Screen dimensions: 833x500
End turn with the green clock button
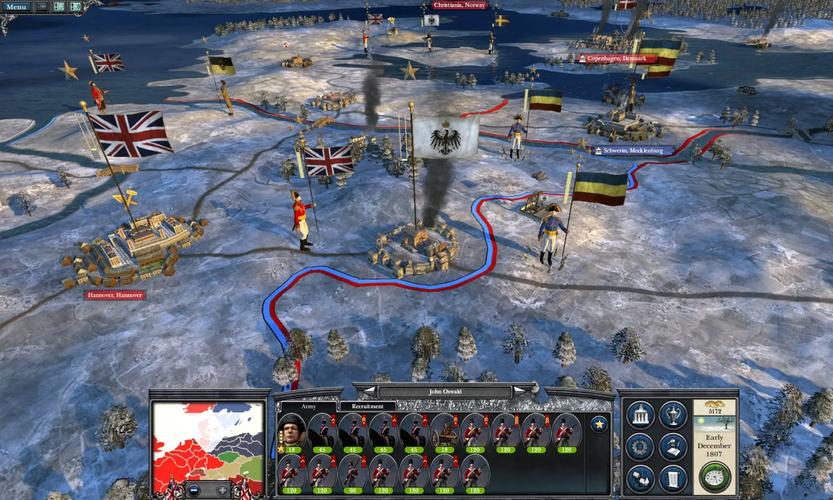click(715, 476)
